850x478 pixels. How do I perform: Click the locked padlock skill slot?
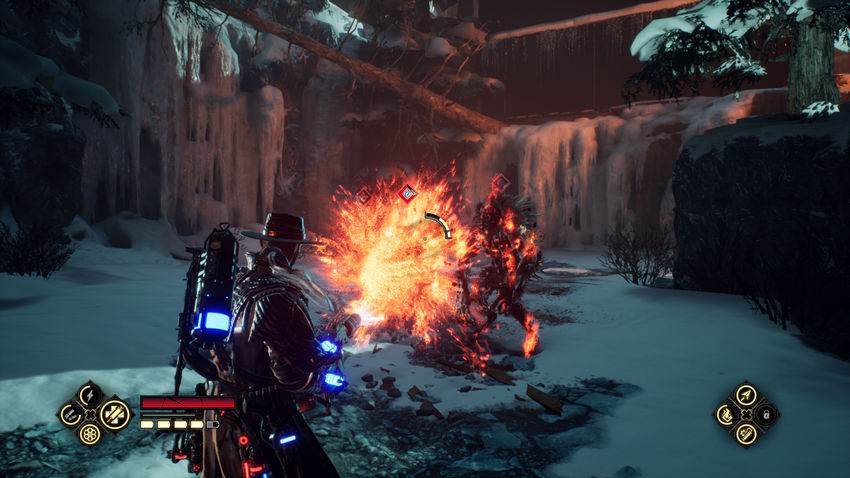tap(766, 414)
